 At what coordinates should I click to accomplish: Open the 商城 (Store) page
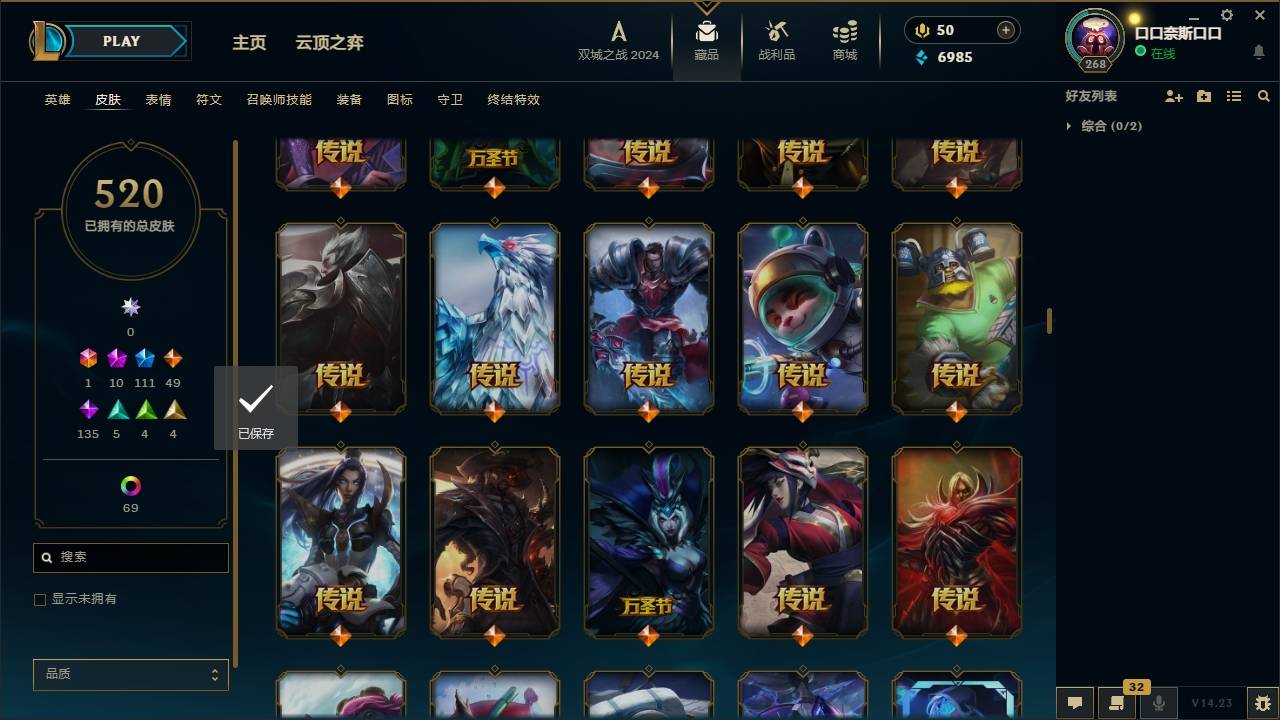843,40
